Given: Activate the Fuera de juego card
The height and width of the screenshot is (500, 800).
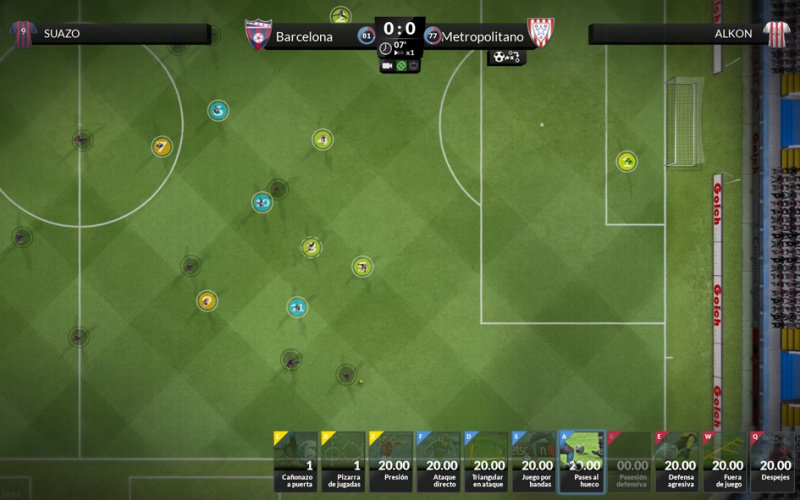Looking at the screenshot, I should 725,462.
